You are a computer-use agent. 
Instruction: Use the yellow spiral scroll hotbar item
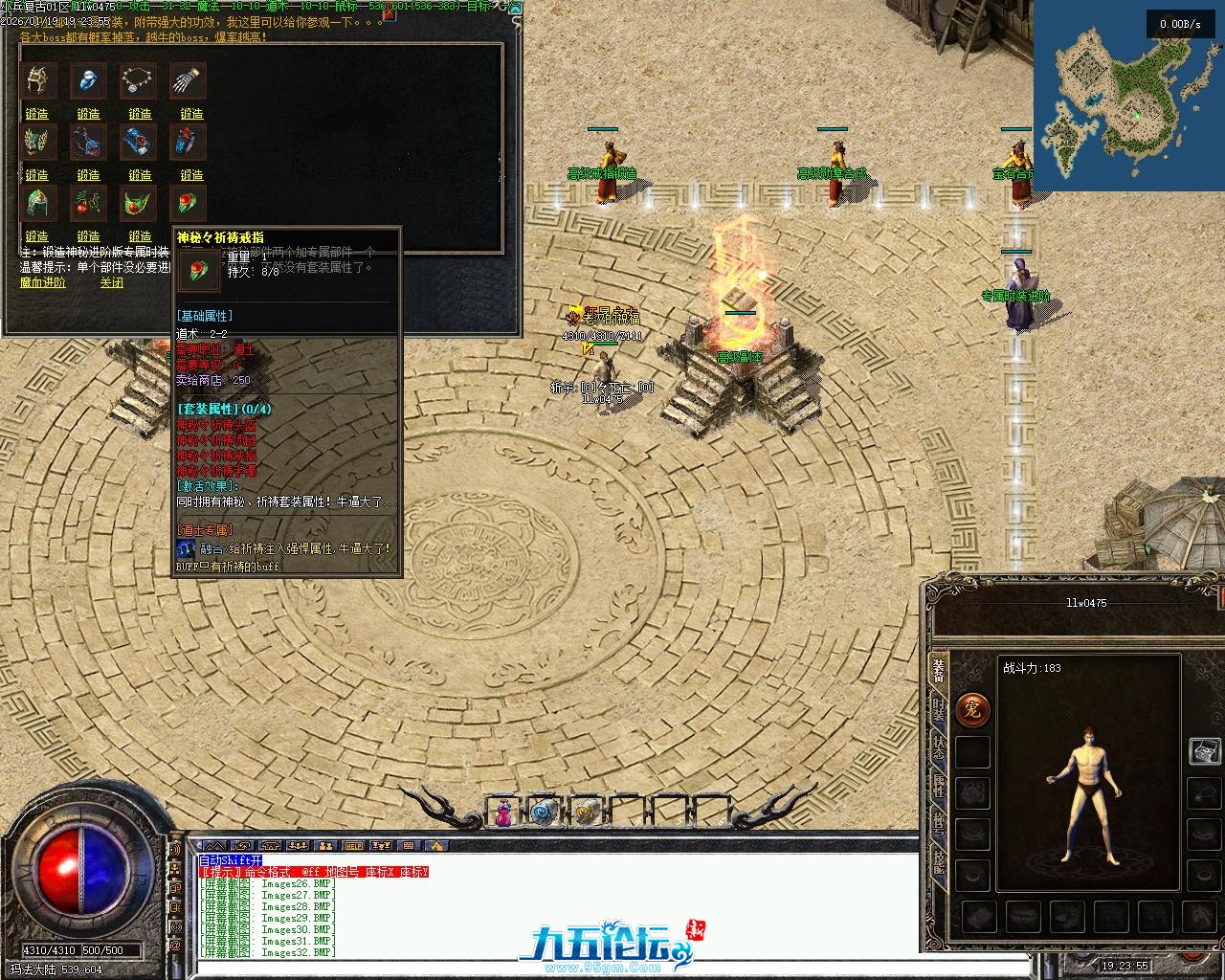tap(585, 813)
